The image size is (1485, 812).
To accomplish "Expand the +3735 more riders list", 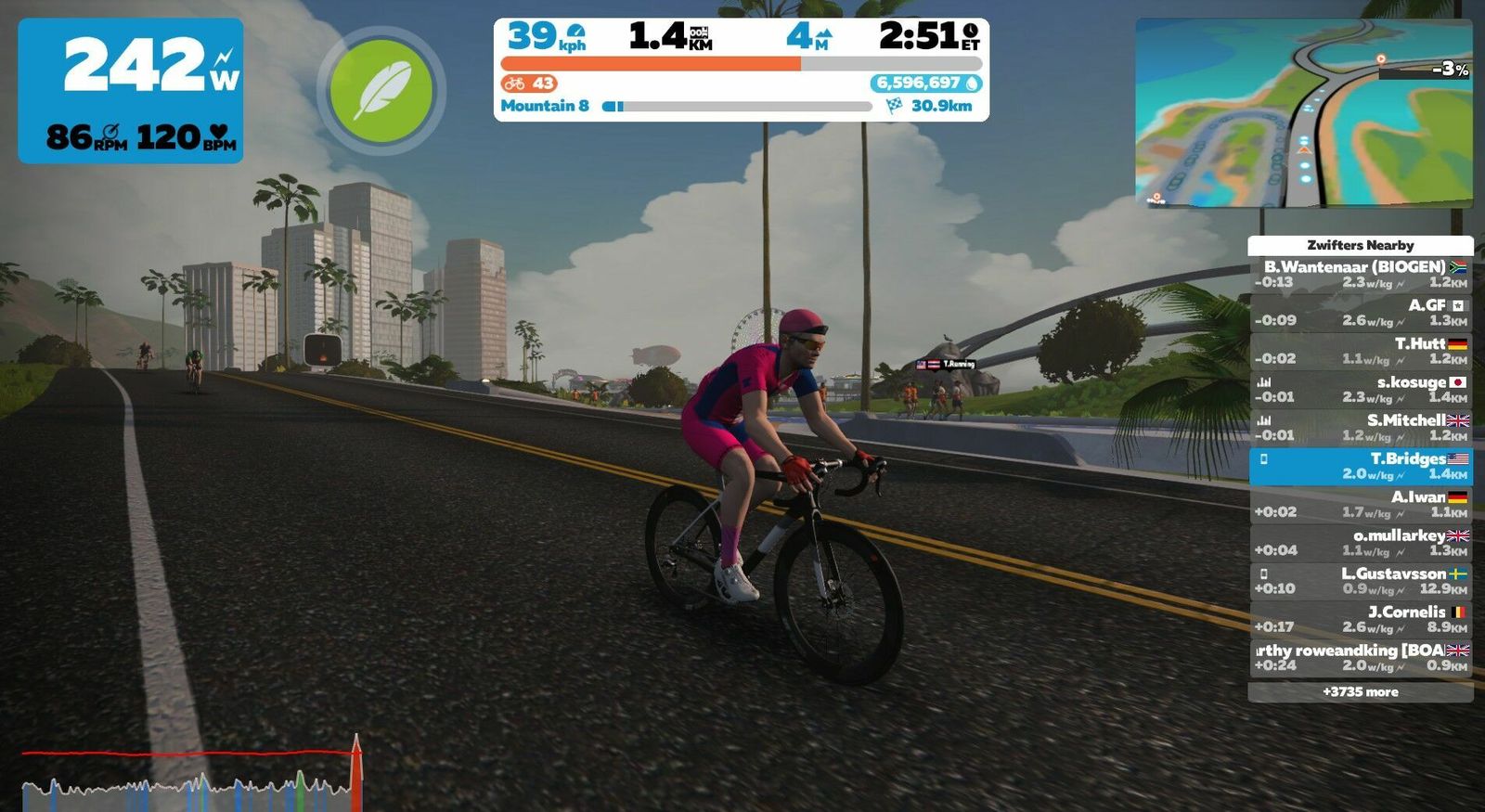I will pyautogui.click(x=1360, y=692).
